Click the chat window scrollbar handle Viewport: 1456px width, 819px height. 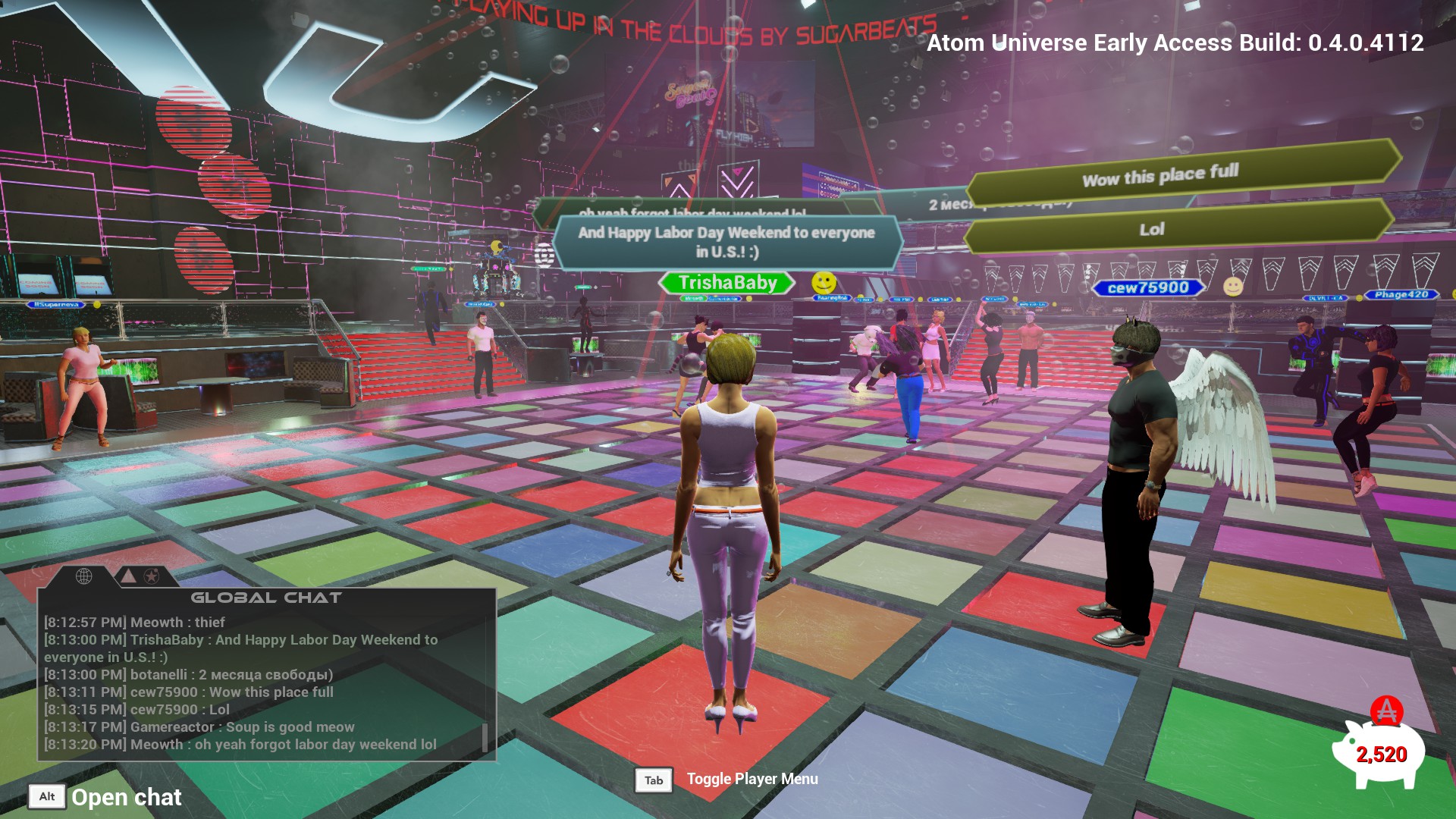point(485,737)
